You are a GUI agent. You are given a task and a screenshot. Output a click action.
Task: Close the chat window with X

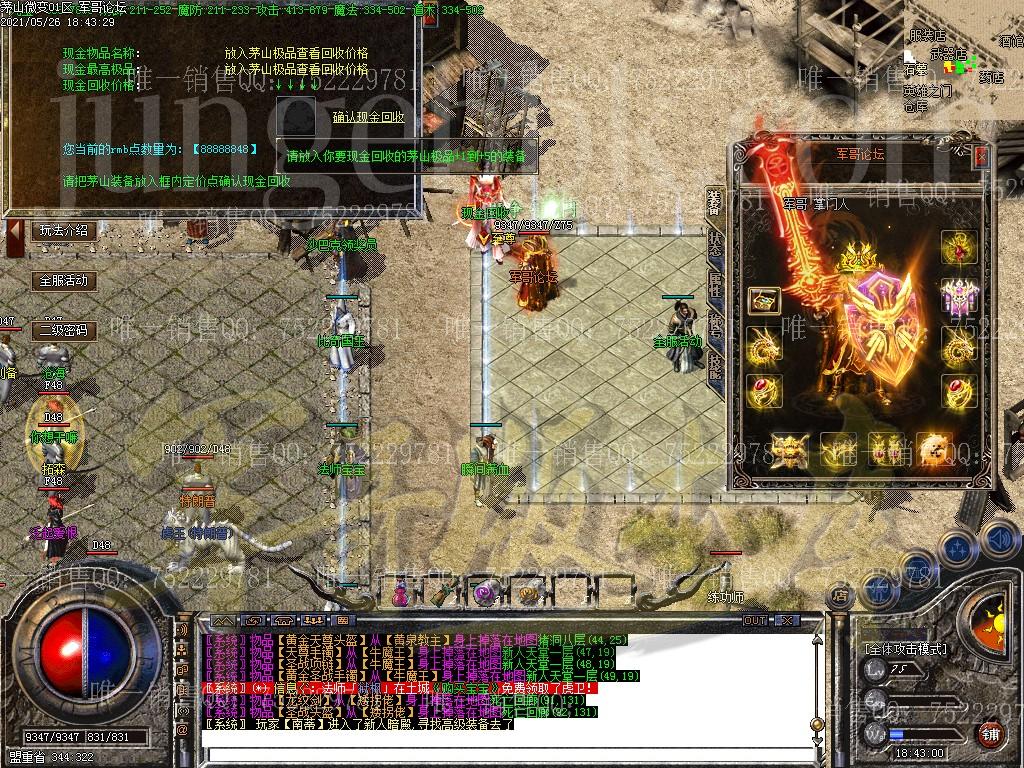787,620
